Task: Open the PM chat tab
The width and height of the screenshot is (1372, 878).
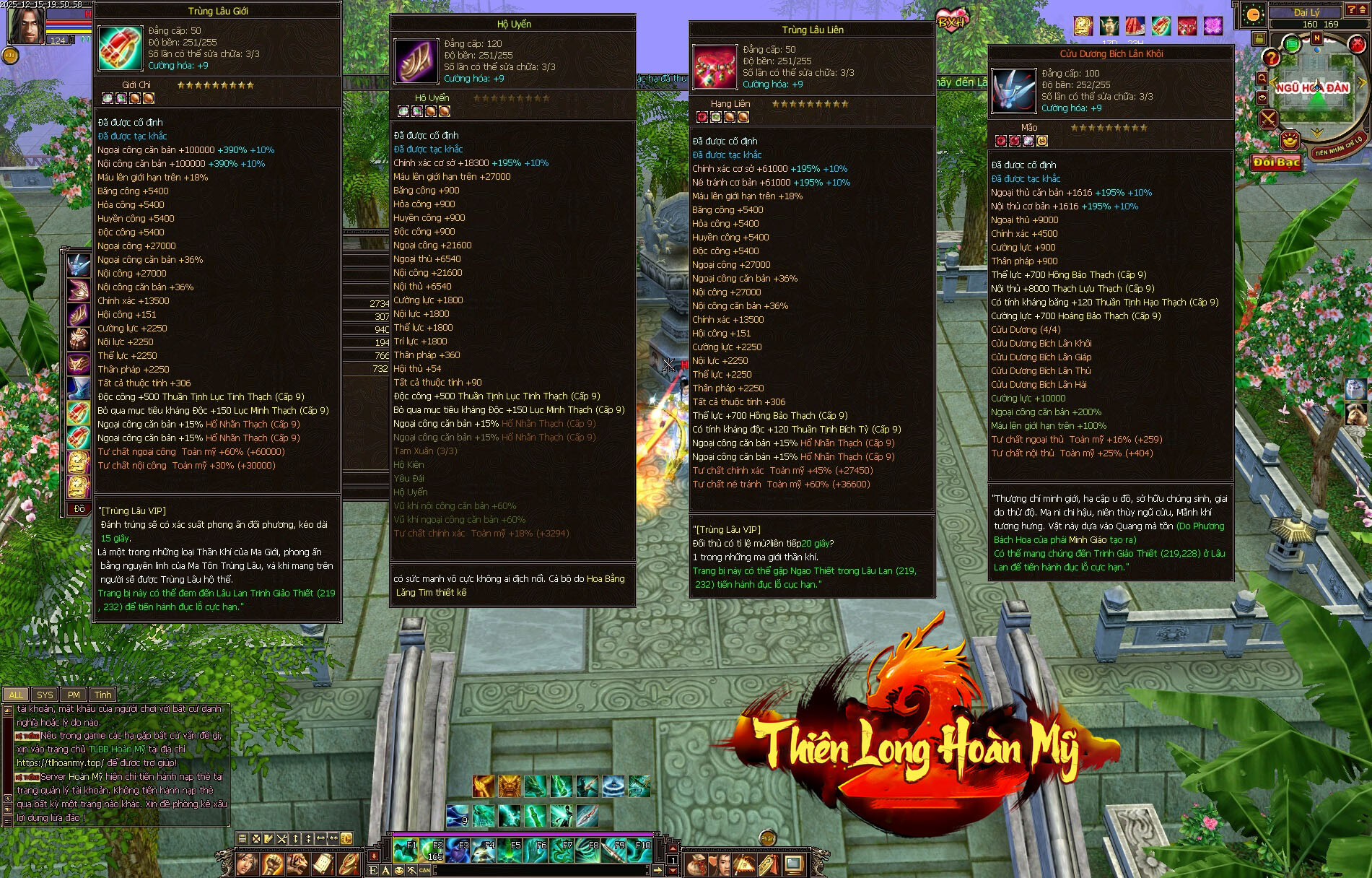Action: (x=74, y=695)
